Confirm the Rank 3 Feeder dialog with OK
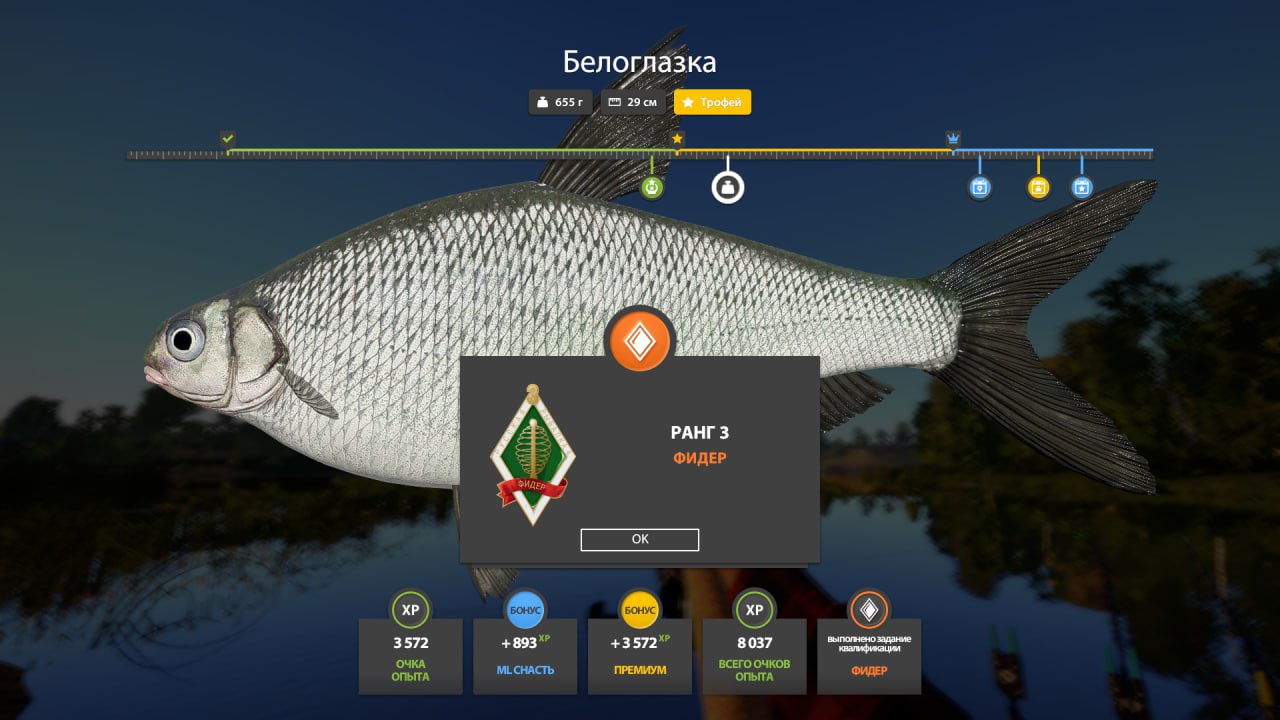This screenshot has height=720, width=1280. (x=640, y=540)
